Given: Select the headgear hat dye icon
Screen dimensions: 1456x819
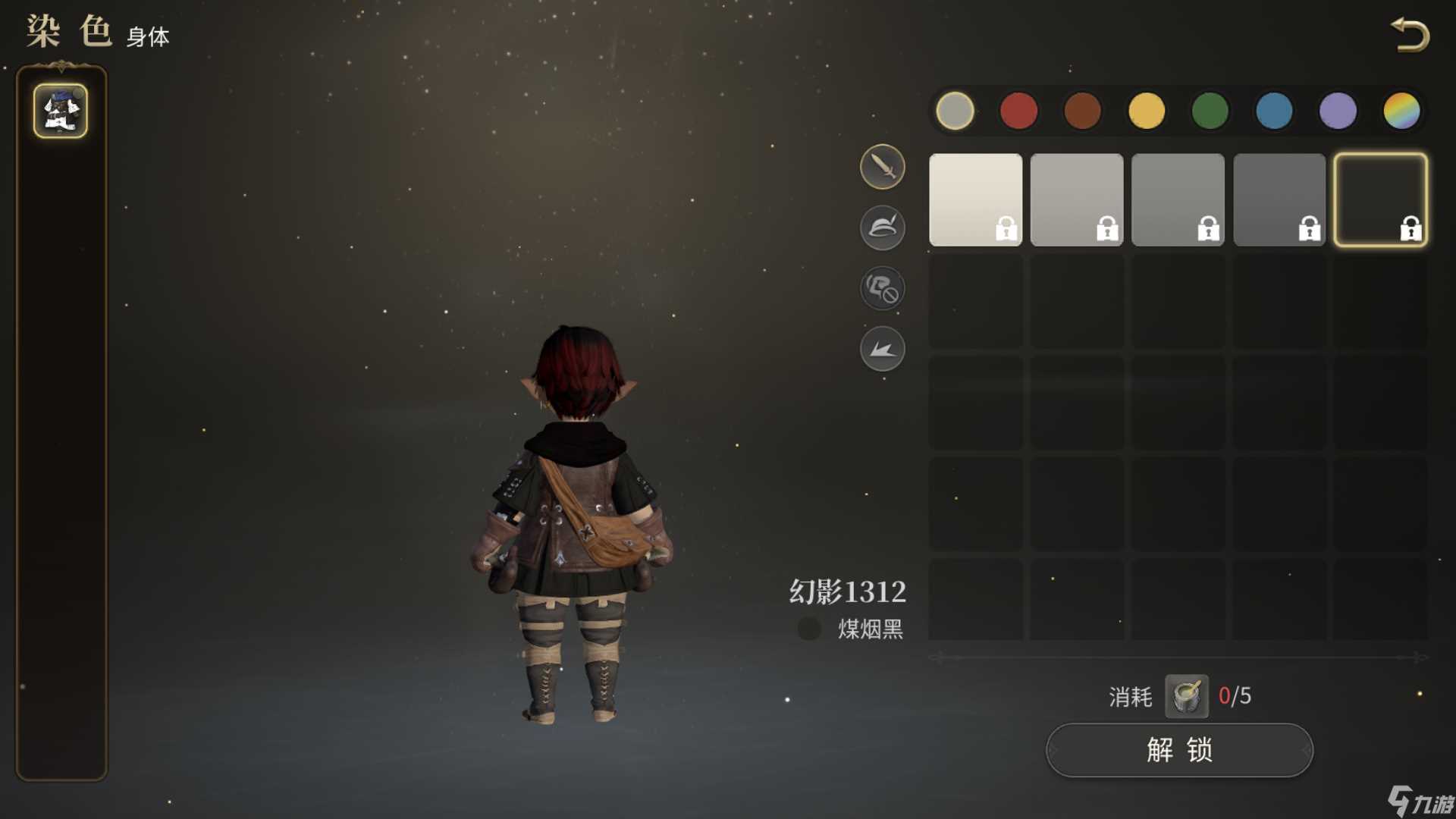Looking at the screenshot, I should [882, 227].
